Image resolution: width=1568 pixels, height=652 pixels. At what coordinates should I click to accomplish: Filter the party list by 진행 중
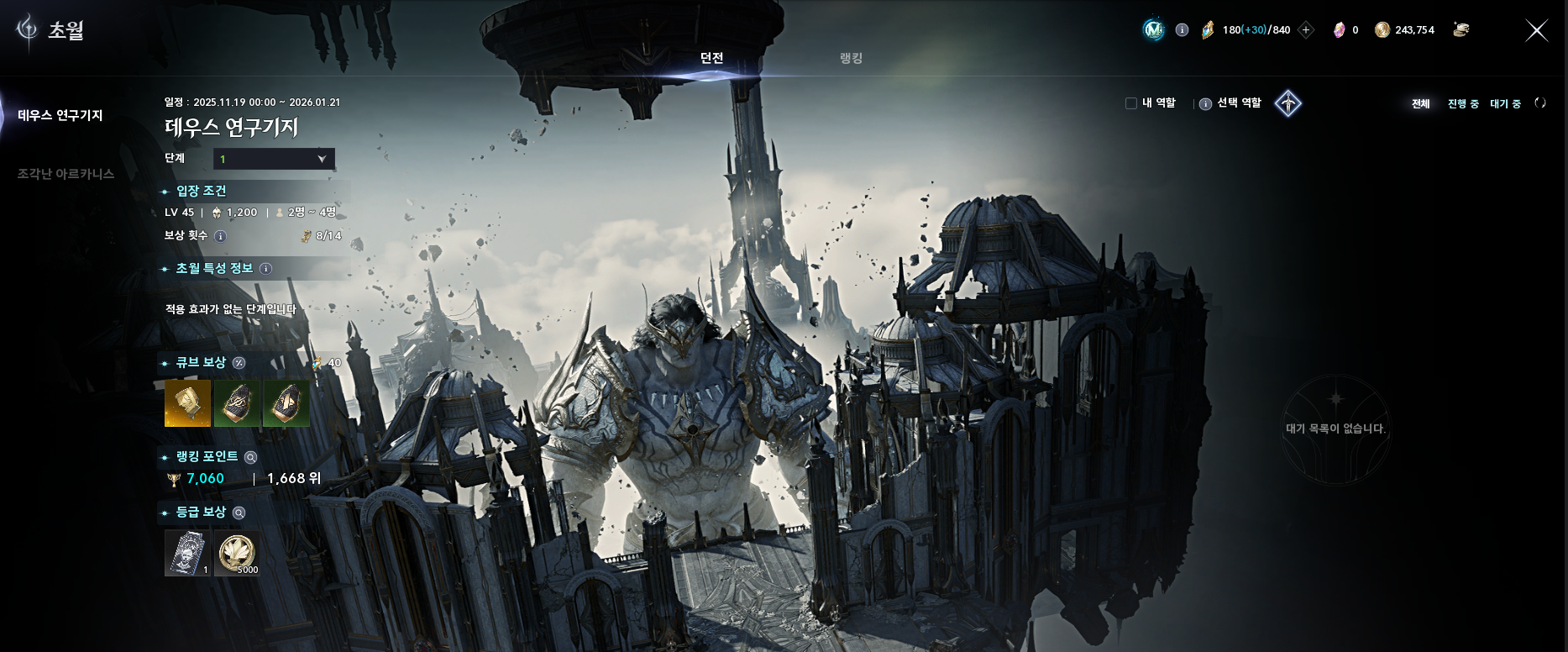1463,103
